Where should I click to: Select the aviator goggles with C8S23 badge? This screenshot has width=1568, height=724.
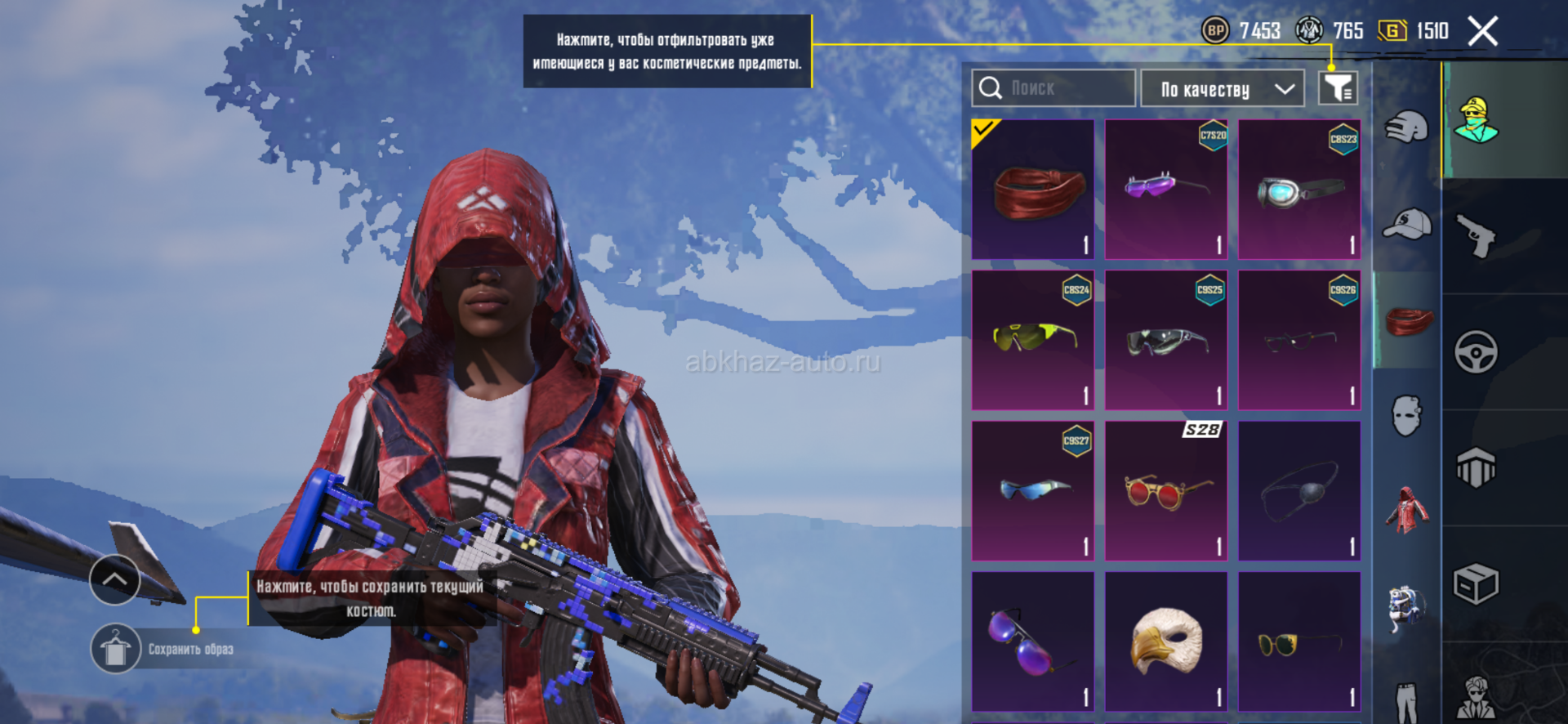click(x=1299, y=190)
